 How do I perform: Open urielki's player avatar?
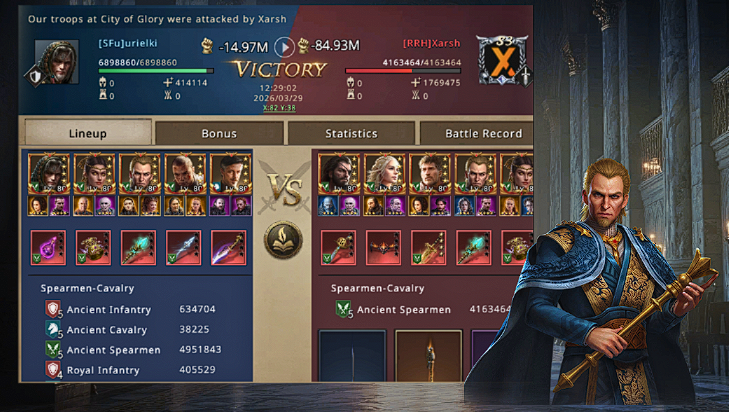[x=56, y=62]
